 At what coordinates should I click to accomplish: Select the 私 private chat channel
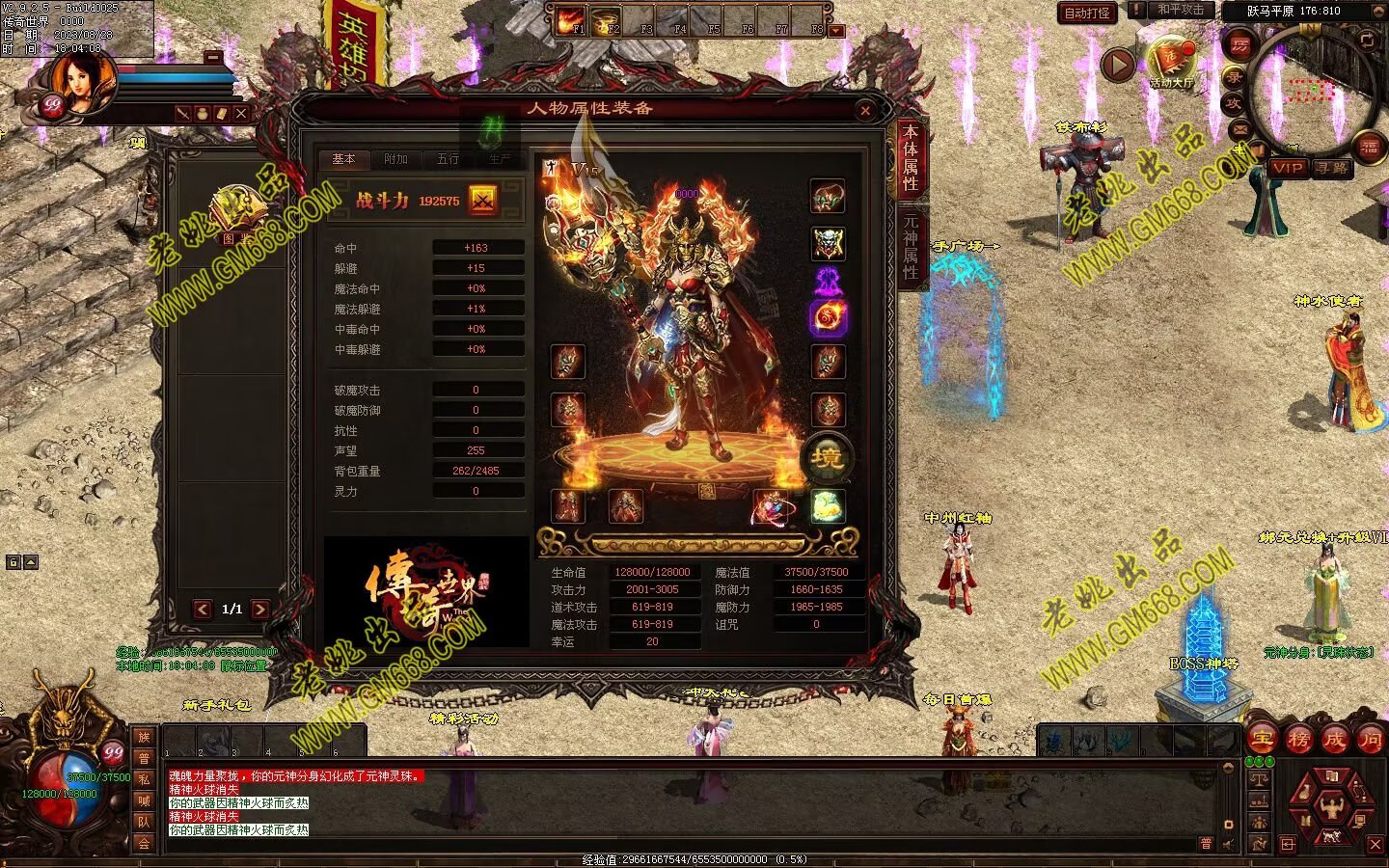point(144,779)
